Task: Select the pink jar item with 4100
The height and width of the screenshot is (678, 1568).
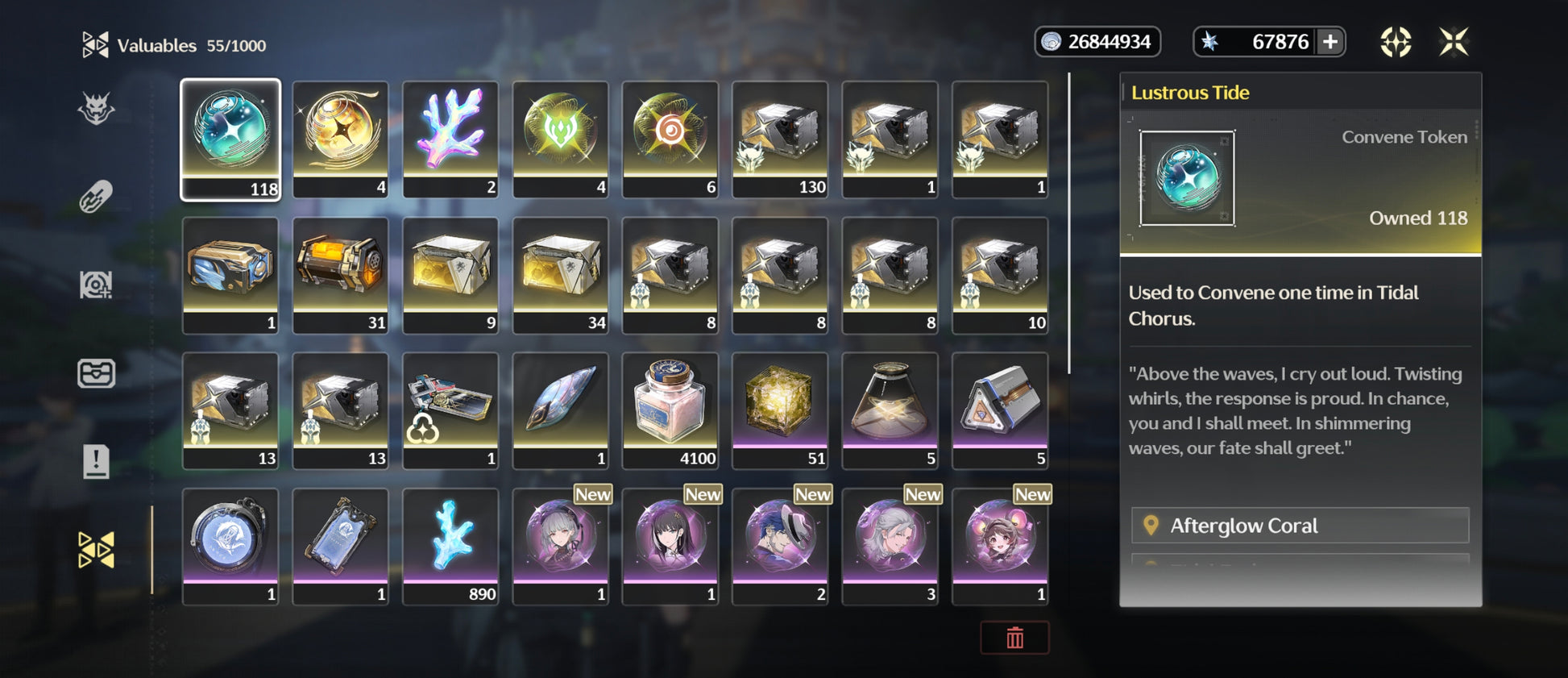Action: click(x=670, y=410)
